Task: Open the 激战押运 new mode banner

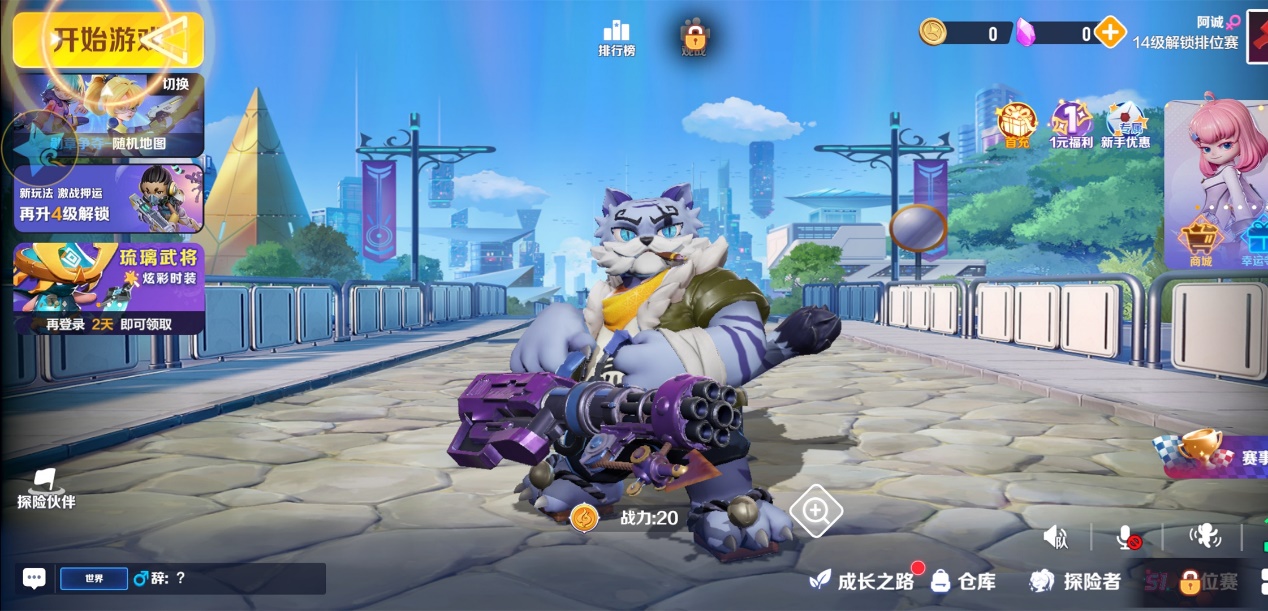Action: pos(108,199)
